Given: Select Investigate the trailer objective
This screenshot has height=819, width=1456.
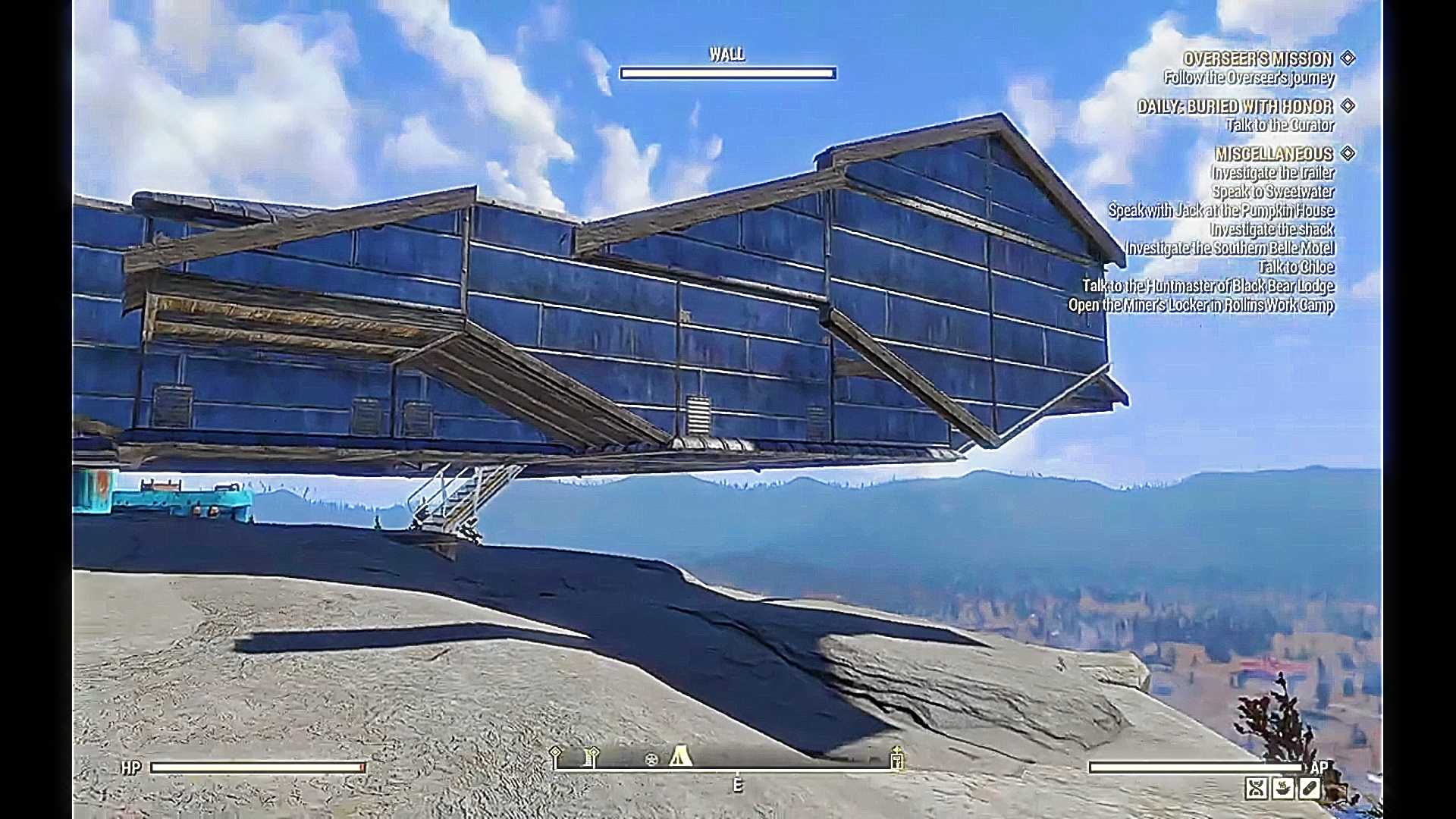Looking at the screenshot, I should click(1272, 173).
